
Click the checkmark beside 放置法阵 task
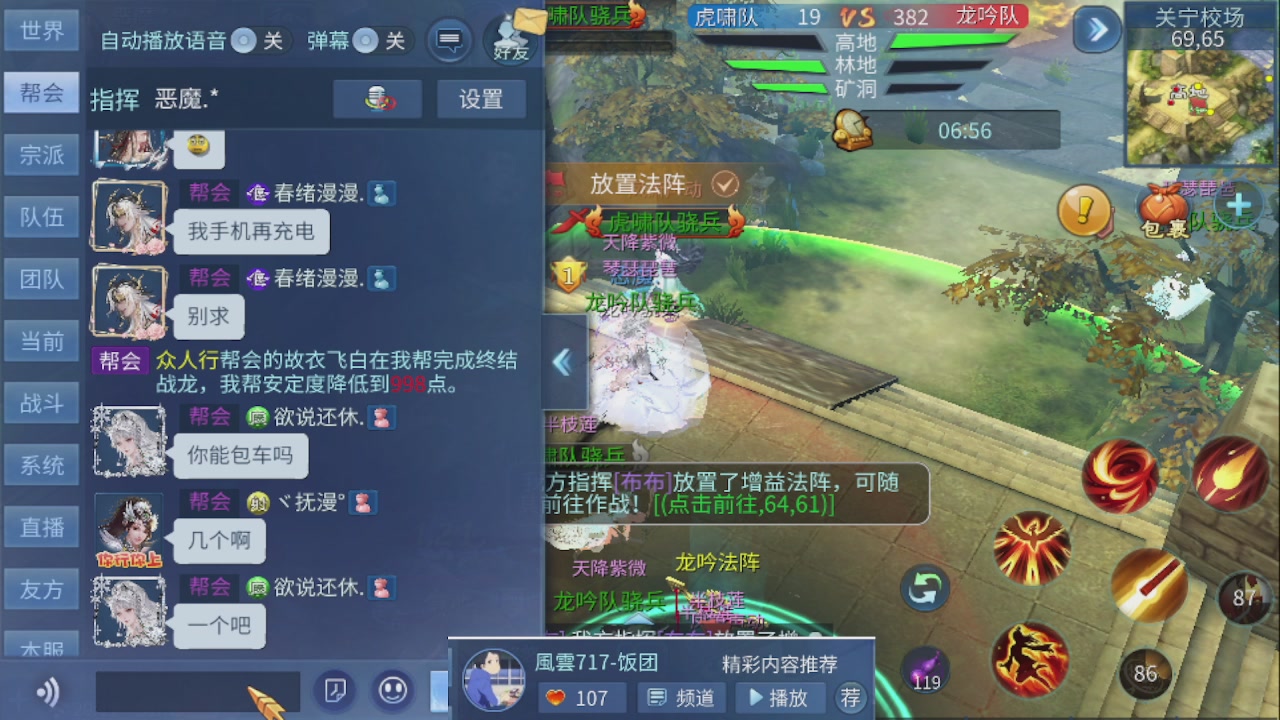724,184
